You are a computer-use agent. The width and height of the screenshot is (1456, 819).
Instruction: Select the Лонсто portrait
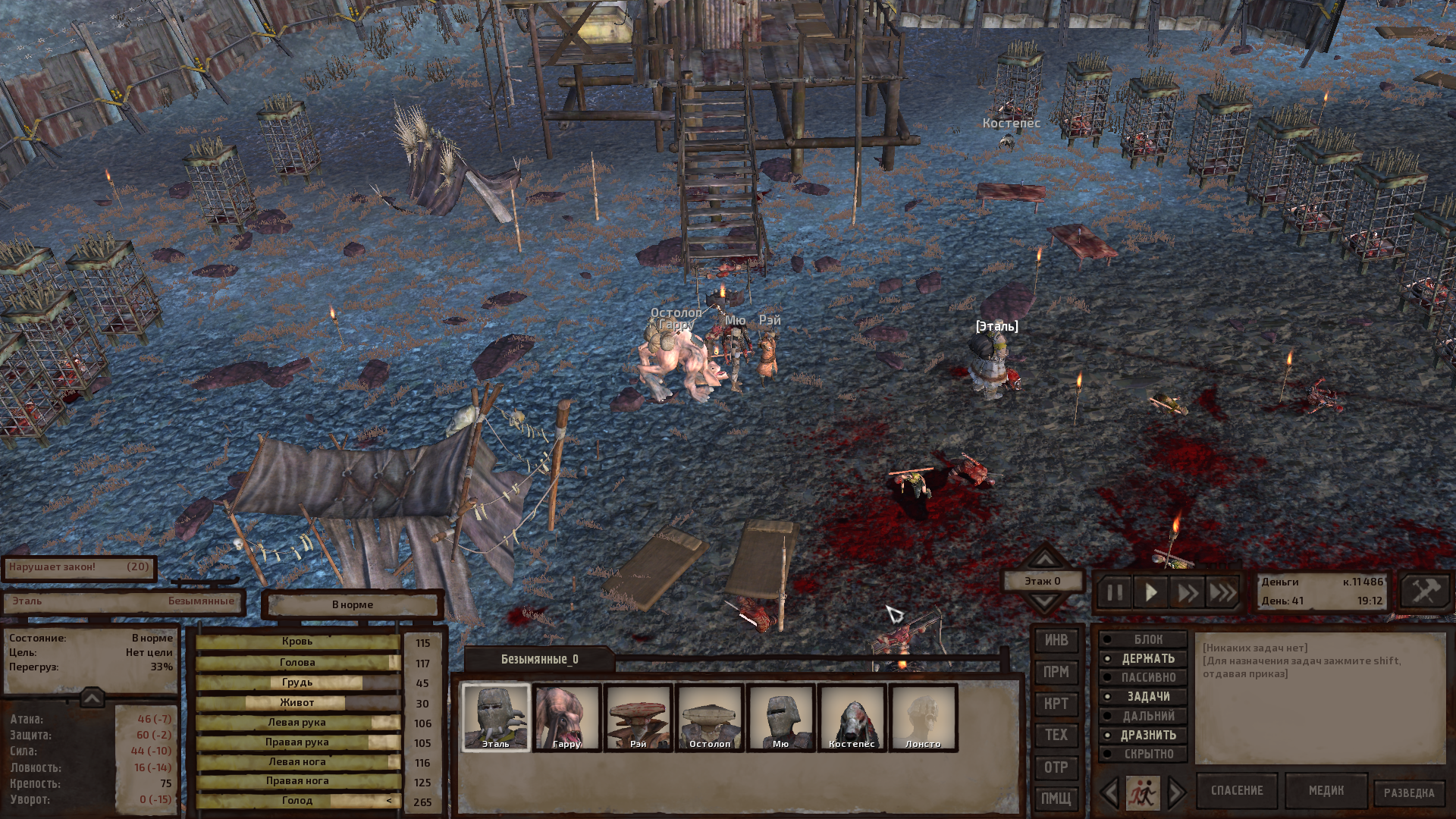tap(923, 717)
